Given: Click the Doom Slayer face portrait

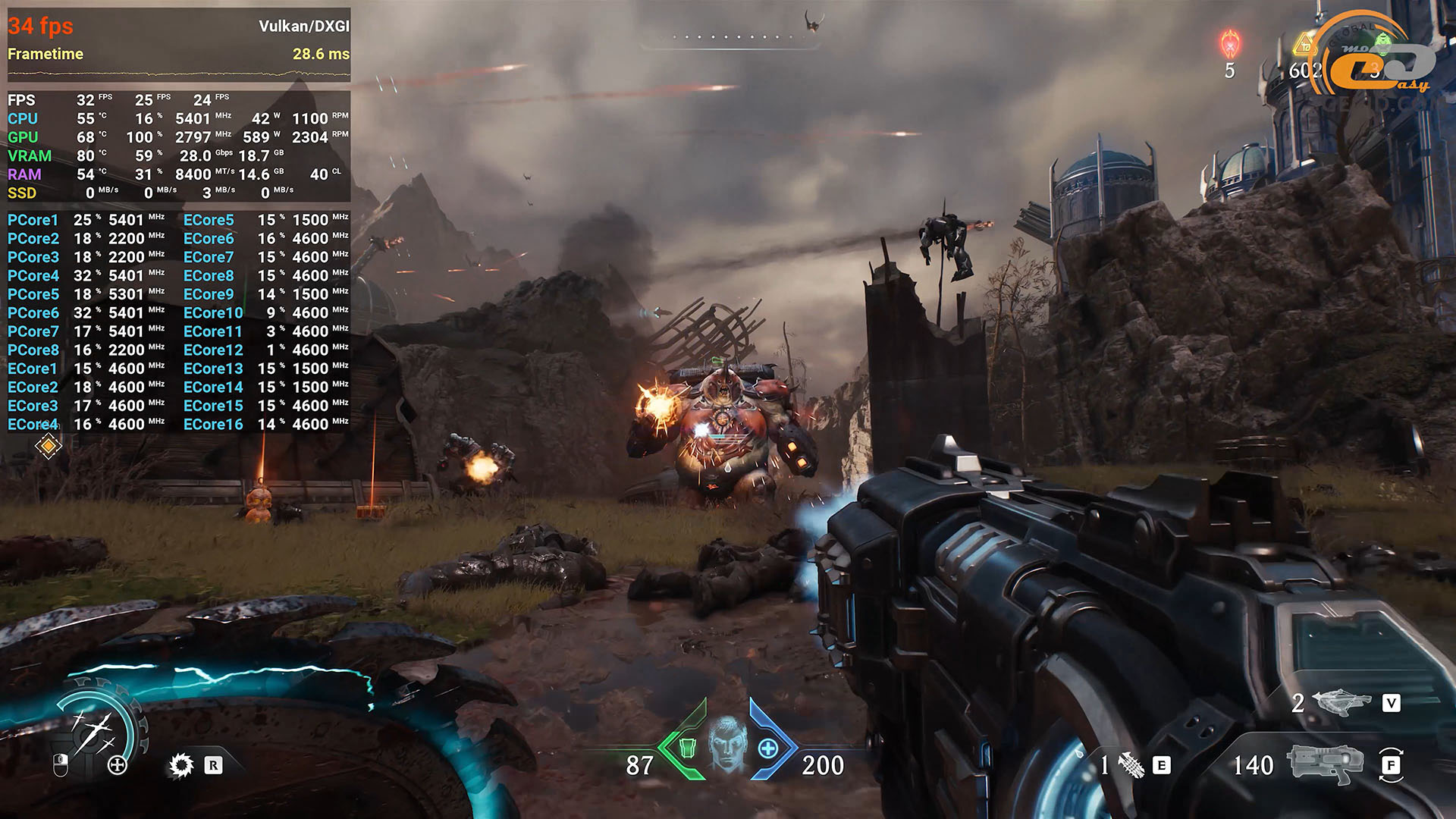Looking at the screenshot, I should point(727,744).
